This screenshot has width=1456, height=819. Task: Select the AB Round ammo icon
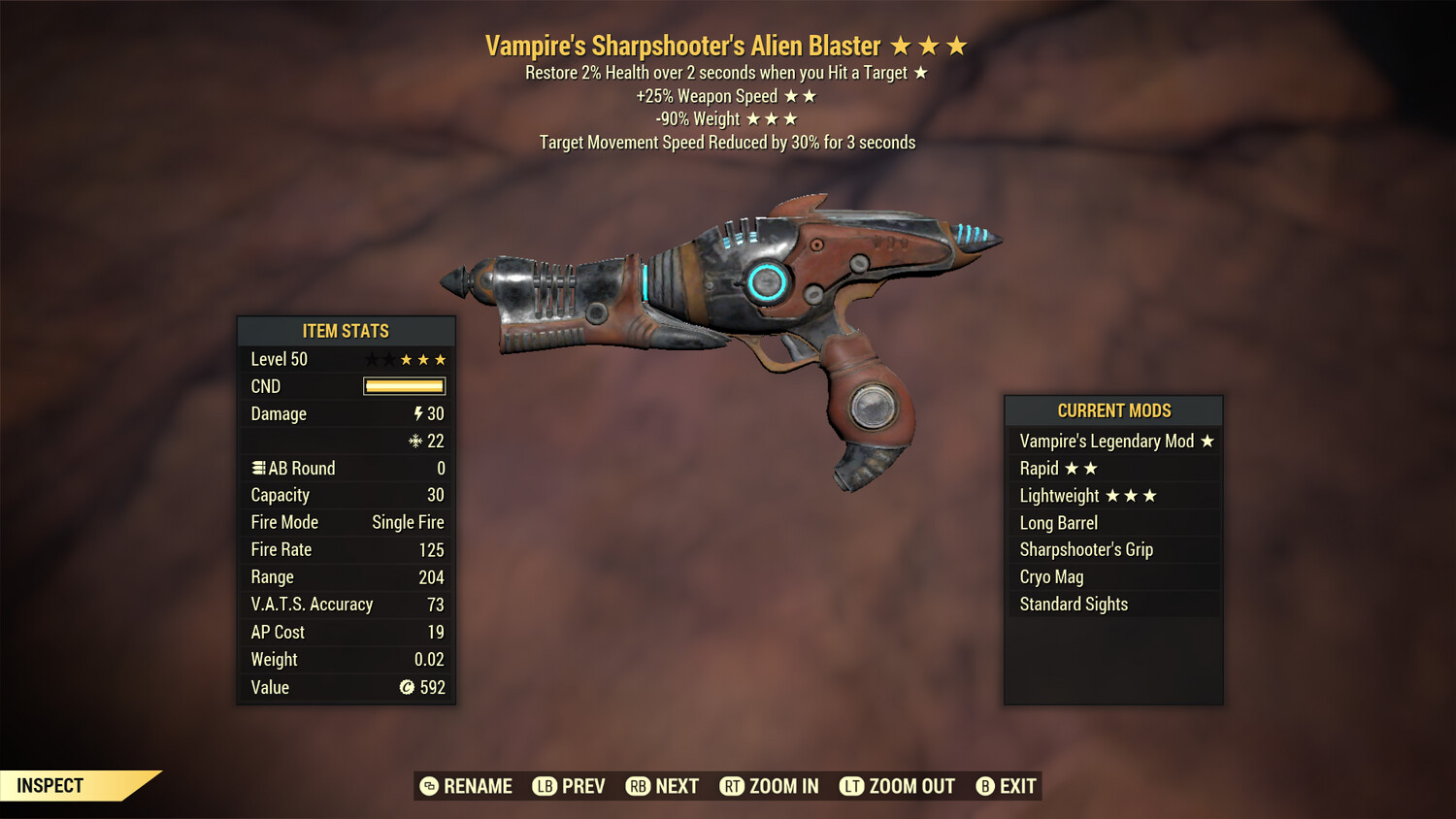point(258,468)
